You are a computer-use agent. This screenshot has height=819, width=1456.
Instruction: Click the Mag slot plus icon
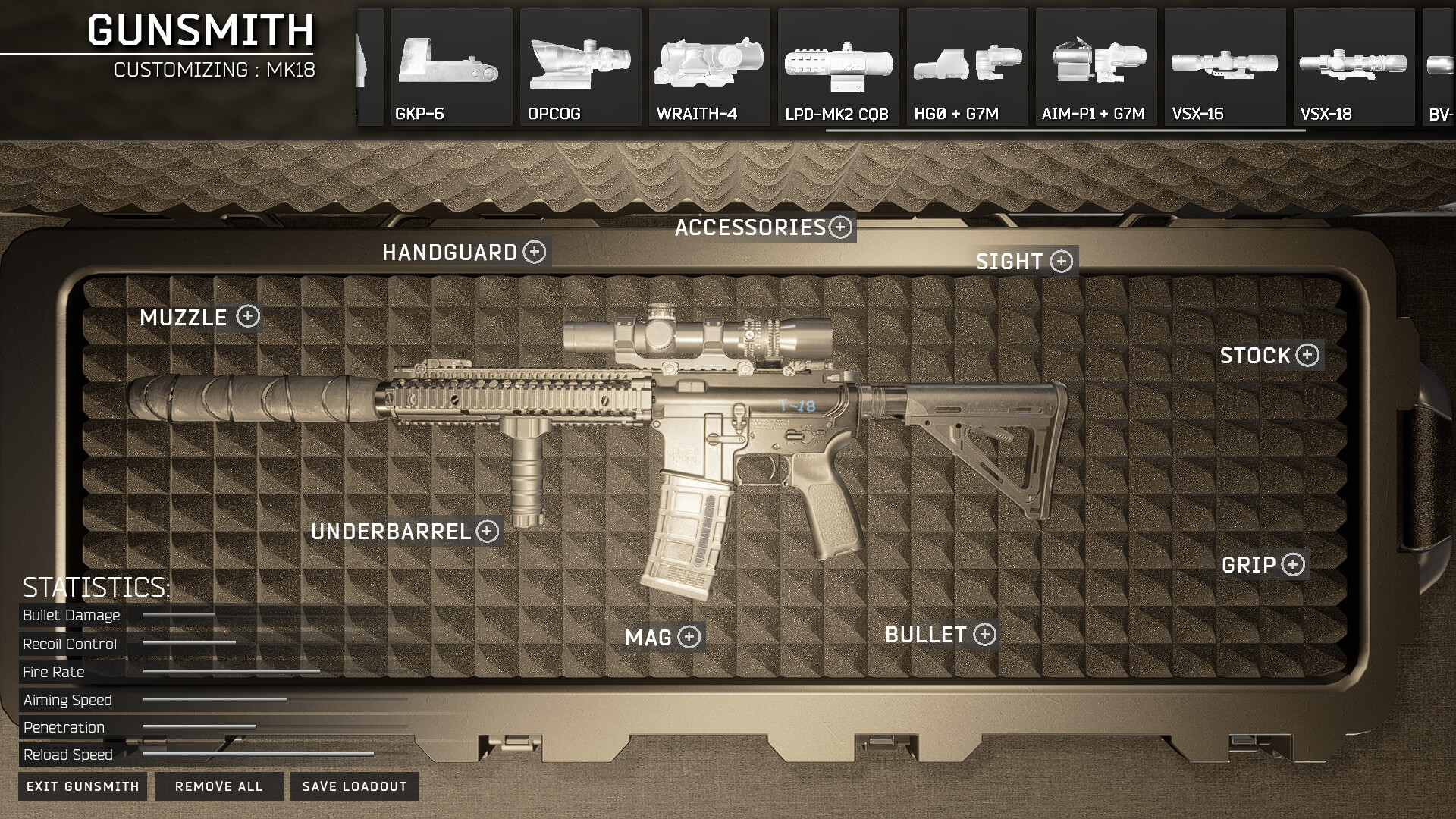click(x=689, y=638)
